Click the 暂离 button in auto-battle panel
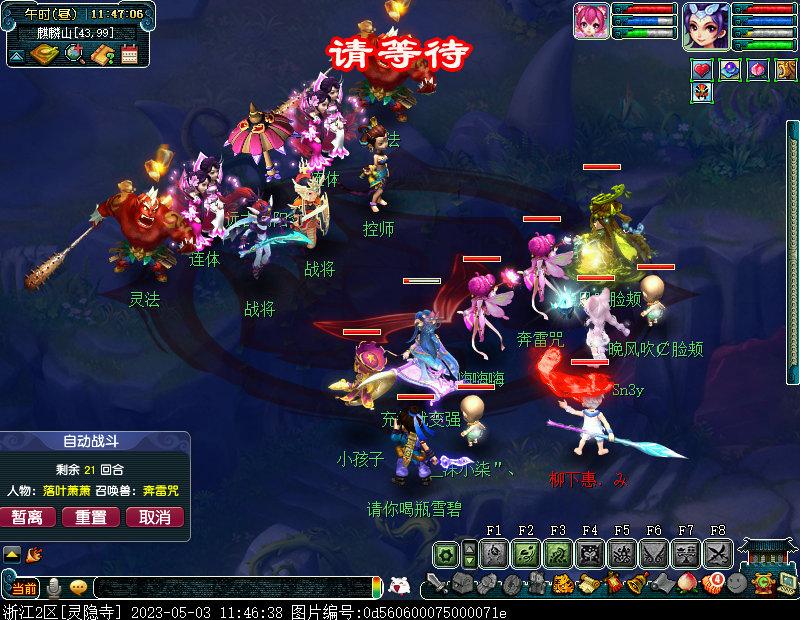Image resolution: width=800 pixels, height=620 pixels. pyautogui.click(x=28, y=517)
